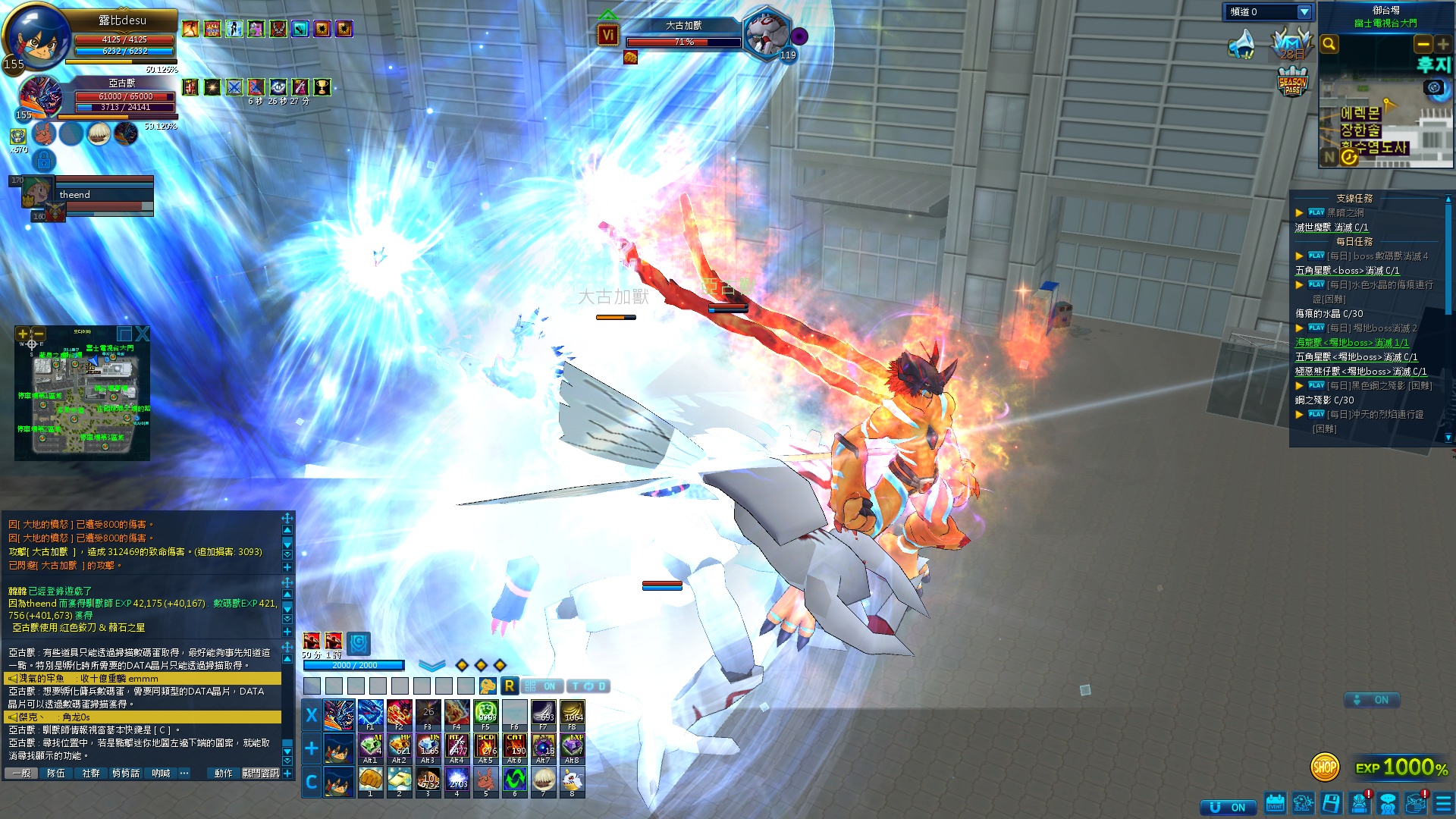The width and height of the screenshot is (1456, 819).
Task: Open the EVENT calendar icon
Action: pos(1276,803)
